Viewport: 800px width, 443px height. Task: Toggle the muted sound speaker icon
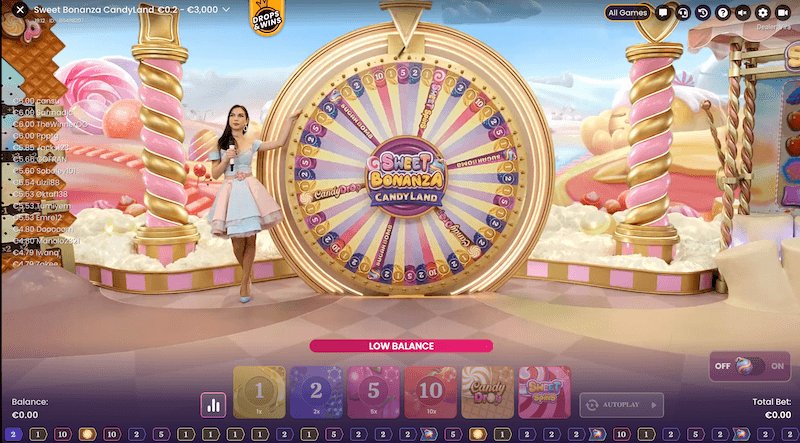pos(743,12)
